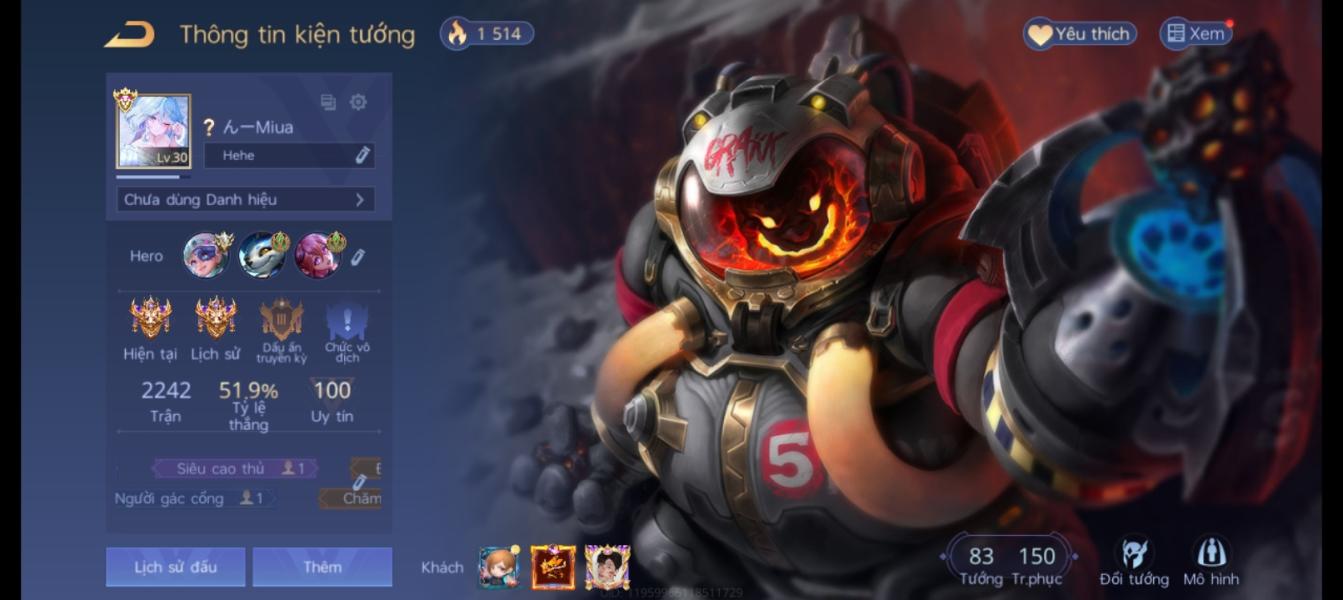Open the popularity flame 1 514 counter
Image resolution: width=1343 pixels, height=600 pixels.
pyautogui.click(x=486, y=34)
